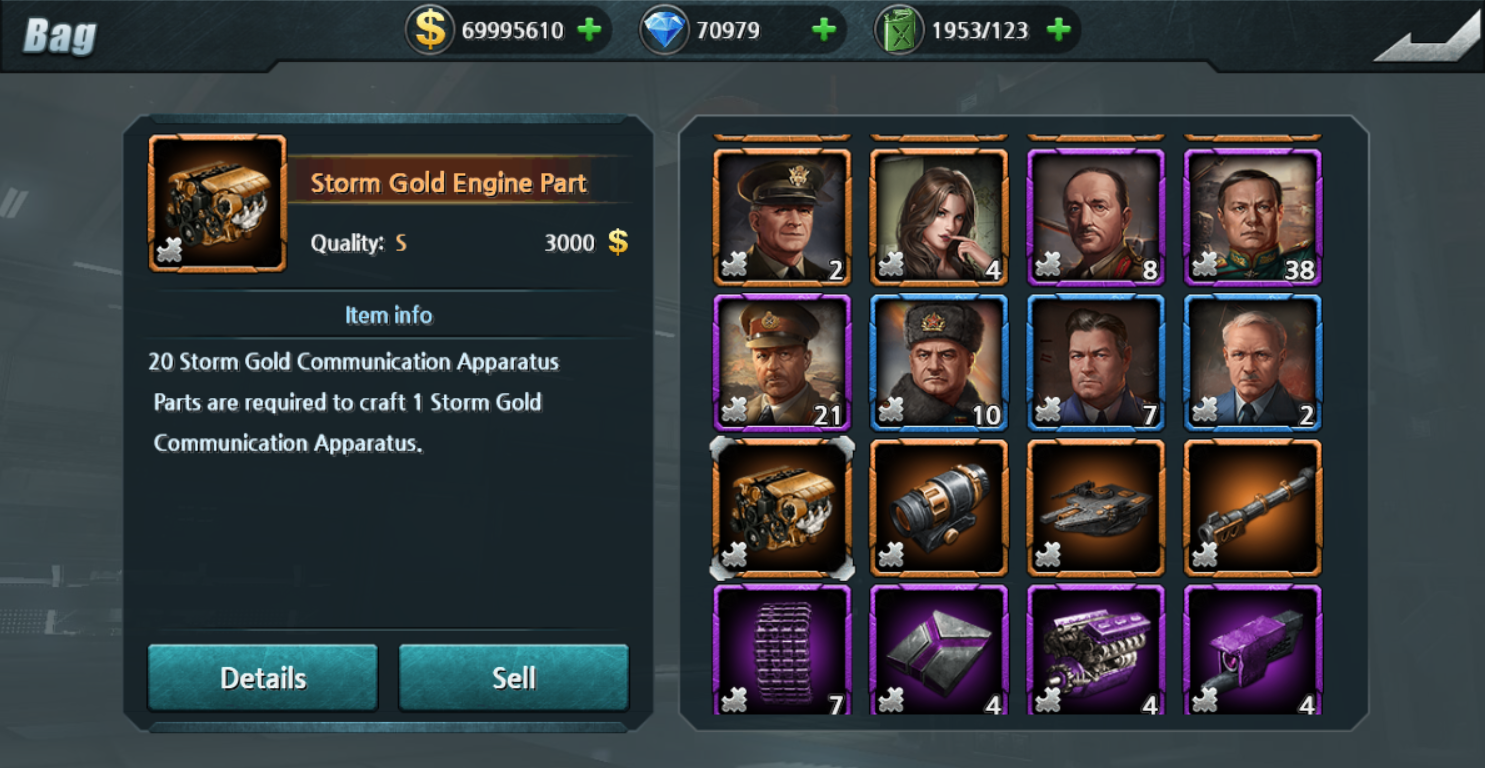Select the gold engine slot in the grid
The width and height of the screenshot is (1485, 768).
[782, 507]
